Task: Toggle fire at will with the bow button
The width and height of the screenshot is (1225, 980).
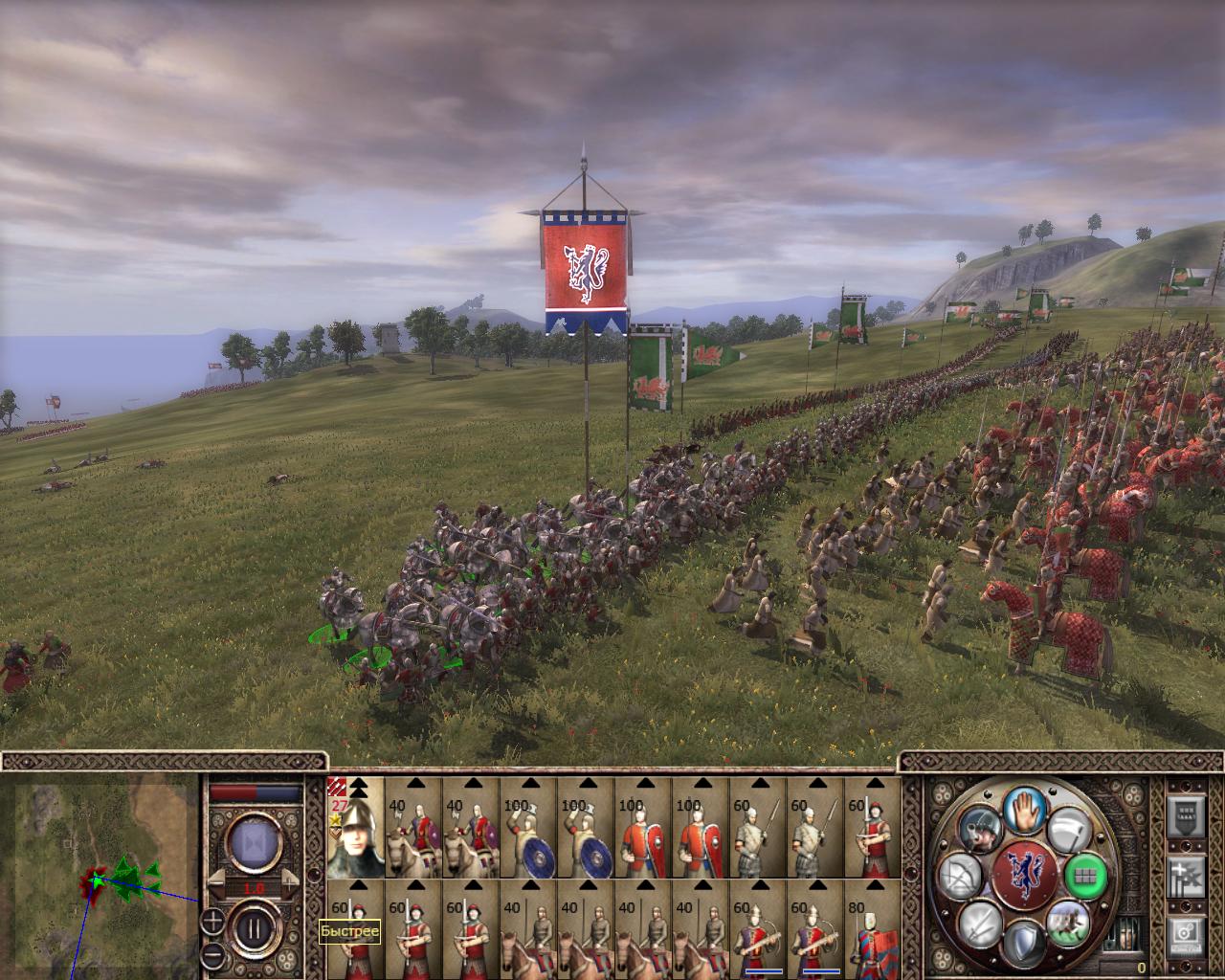Action: point(960,877)
